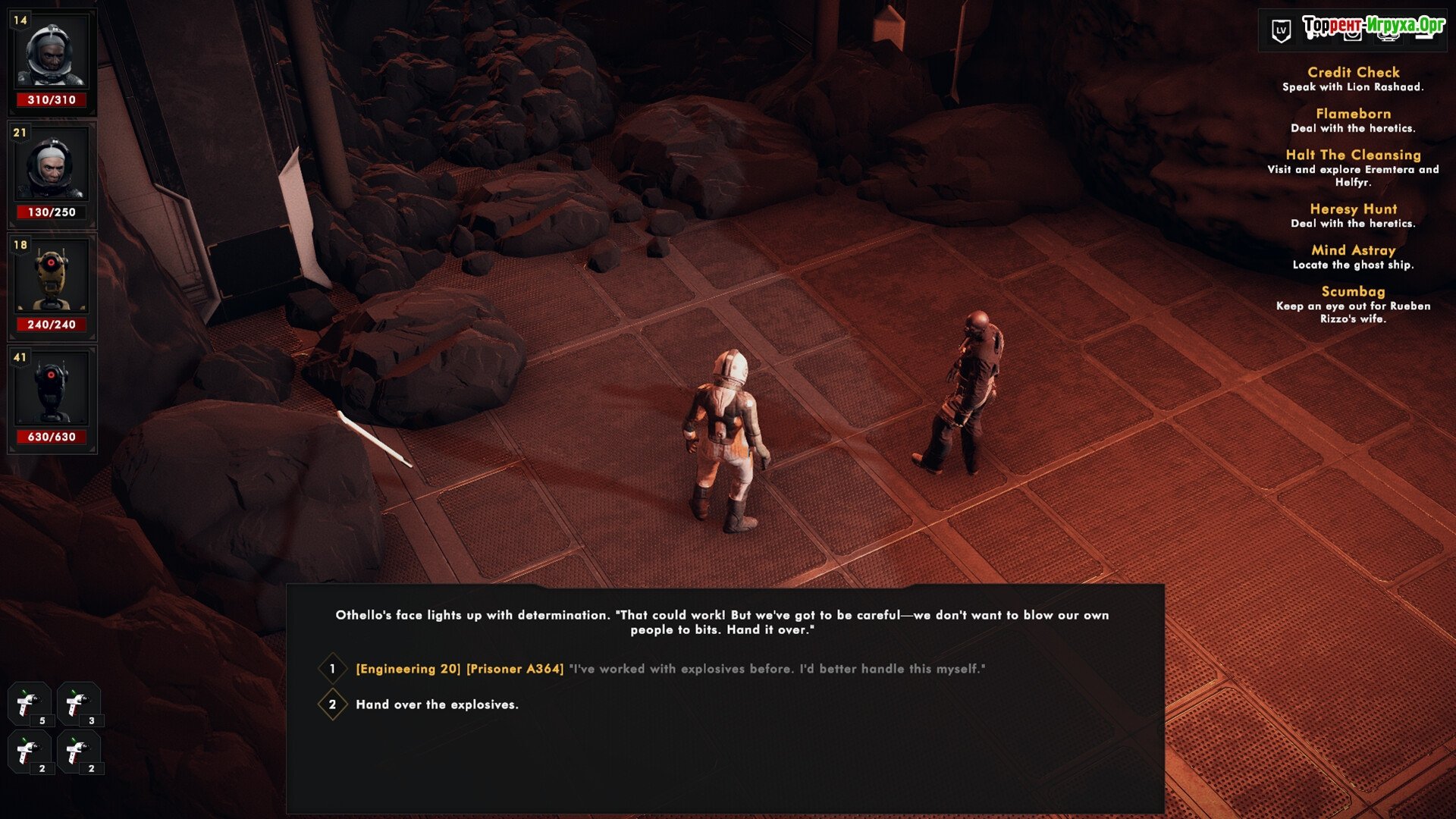Choose the Engineering 20 dialogue option
This screenshot has width=1456, height=819.
pyautogui.click(x=670, y=669)
